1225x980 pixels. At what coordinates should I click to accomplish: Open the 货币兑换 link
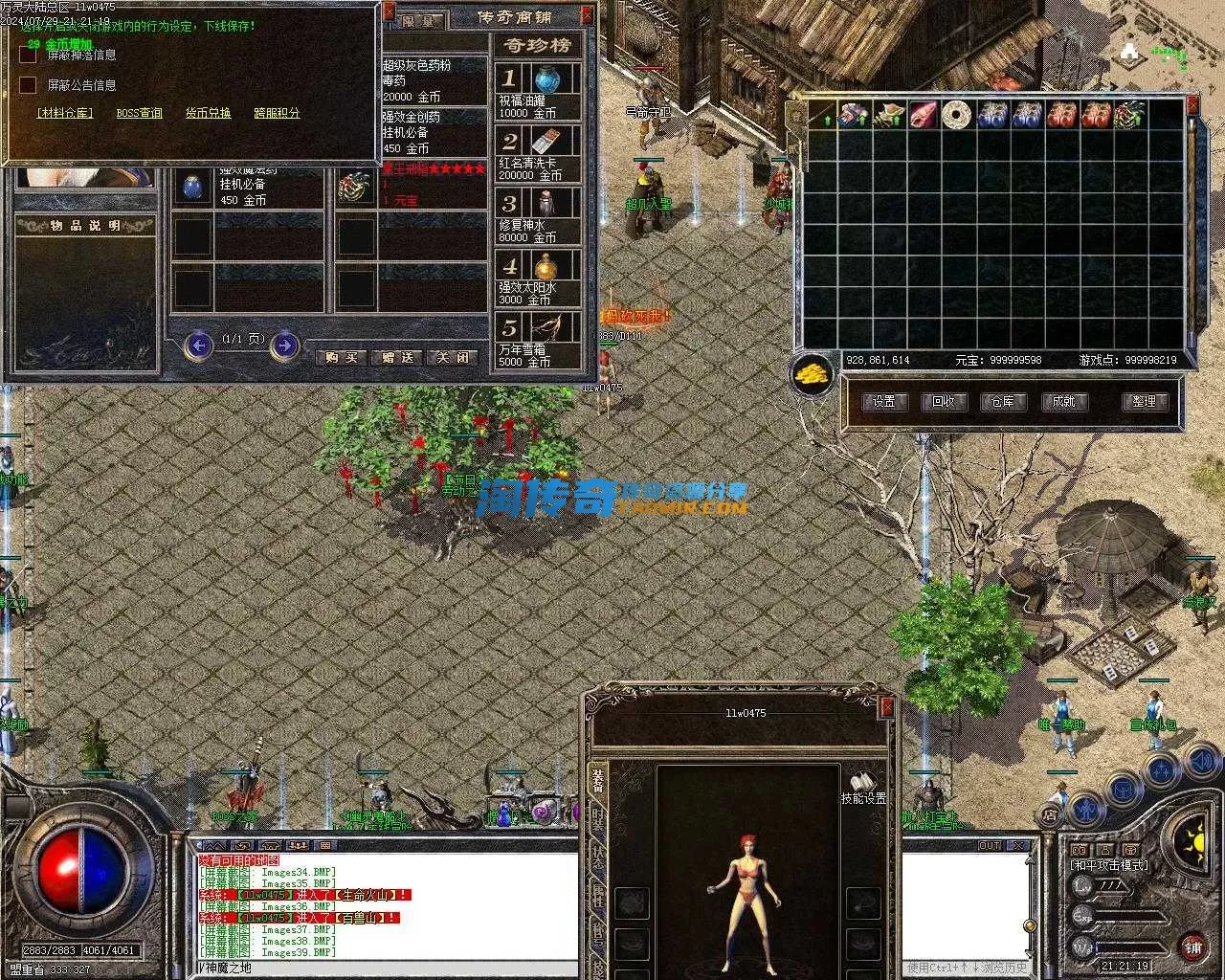tap(208, 113)
